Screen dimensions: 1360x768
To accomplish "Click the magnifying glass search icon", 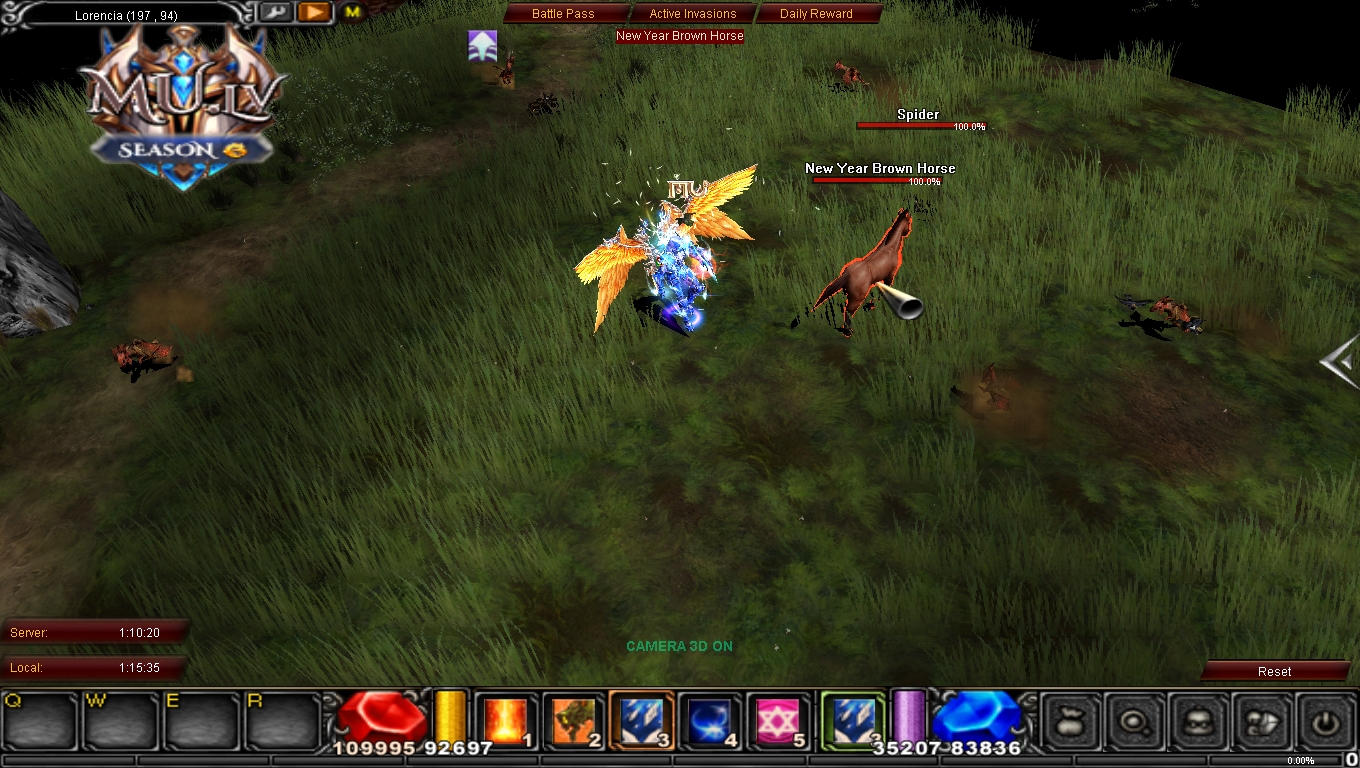I will (x=1134, y=721).
